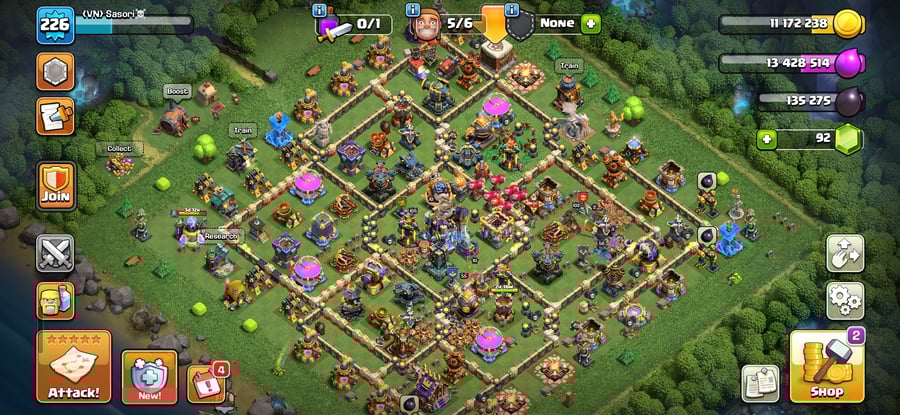Open the gear settings menu
The width and height of the screenshot is (900, 415).
(x=845, y=299)
